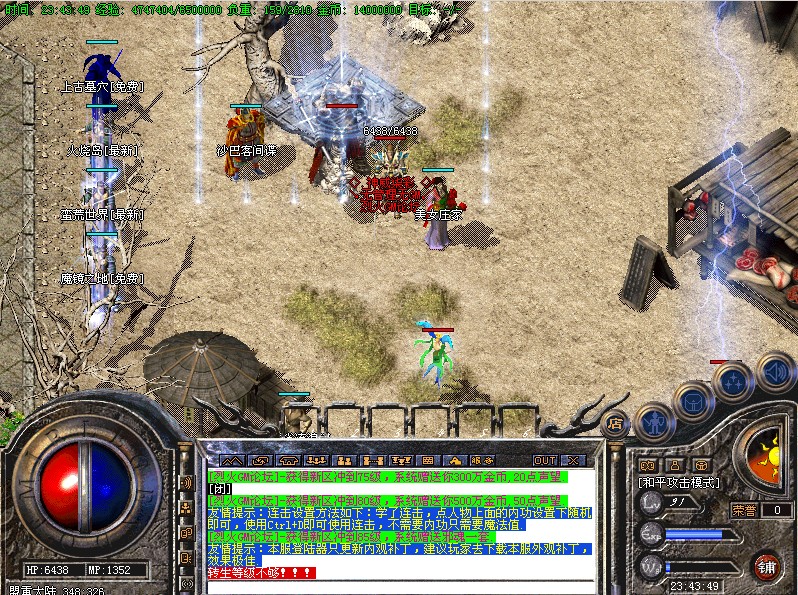Open the 店 shop round button
This screenshot has height=595, width=798.
tap(616, 422)
